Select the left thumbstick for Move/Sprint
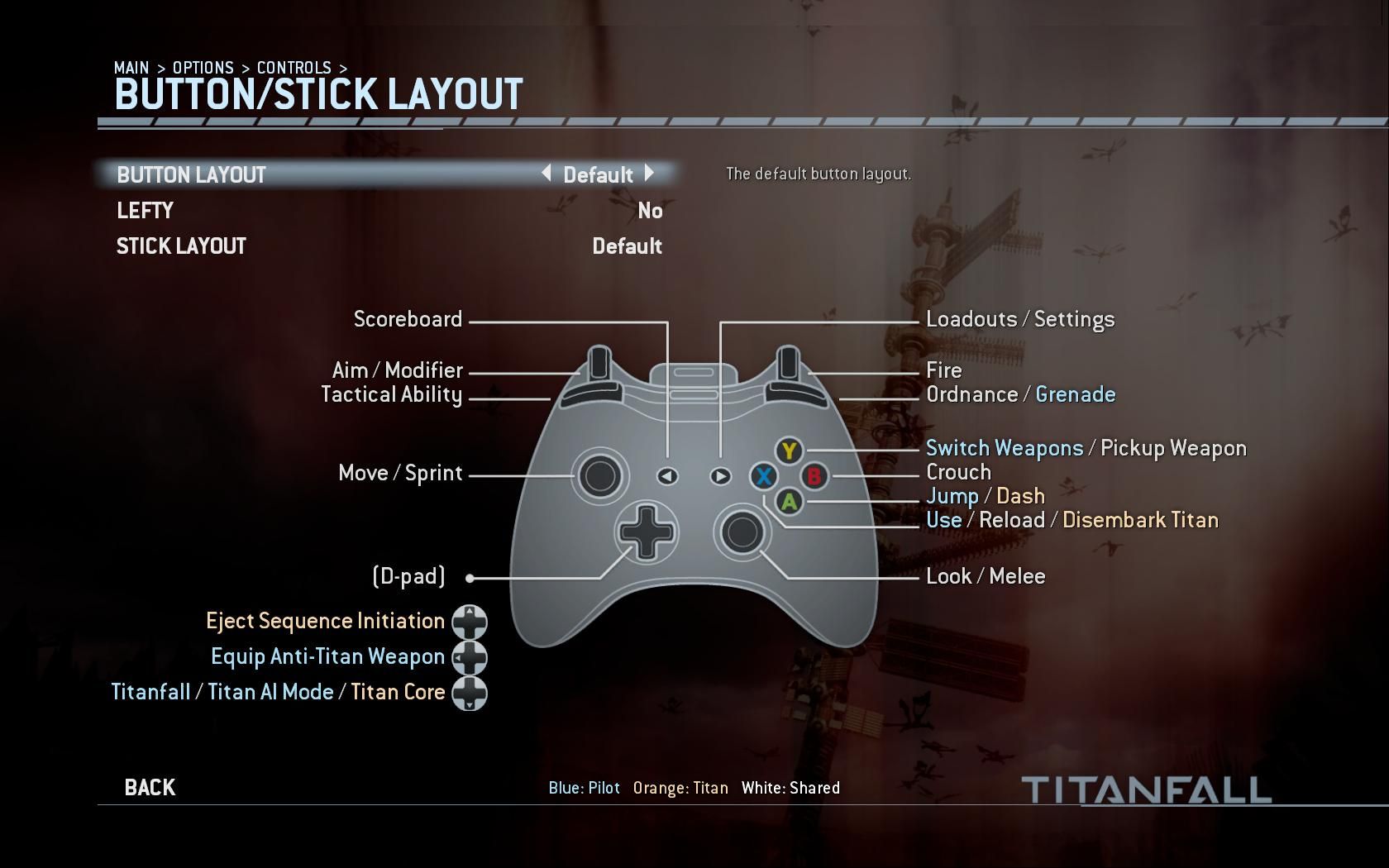This screenshot has width=1389, height=868. (x=600, y=475)
